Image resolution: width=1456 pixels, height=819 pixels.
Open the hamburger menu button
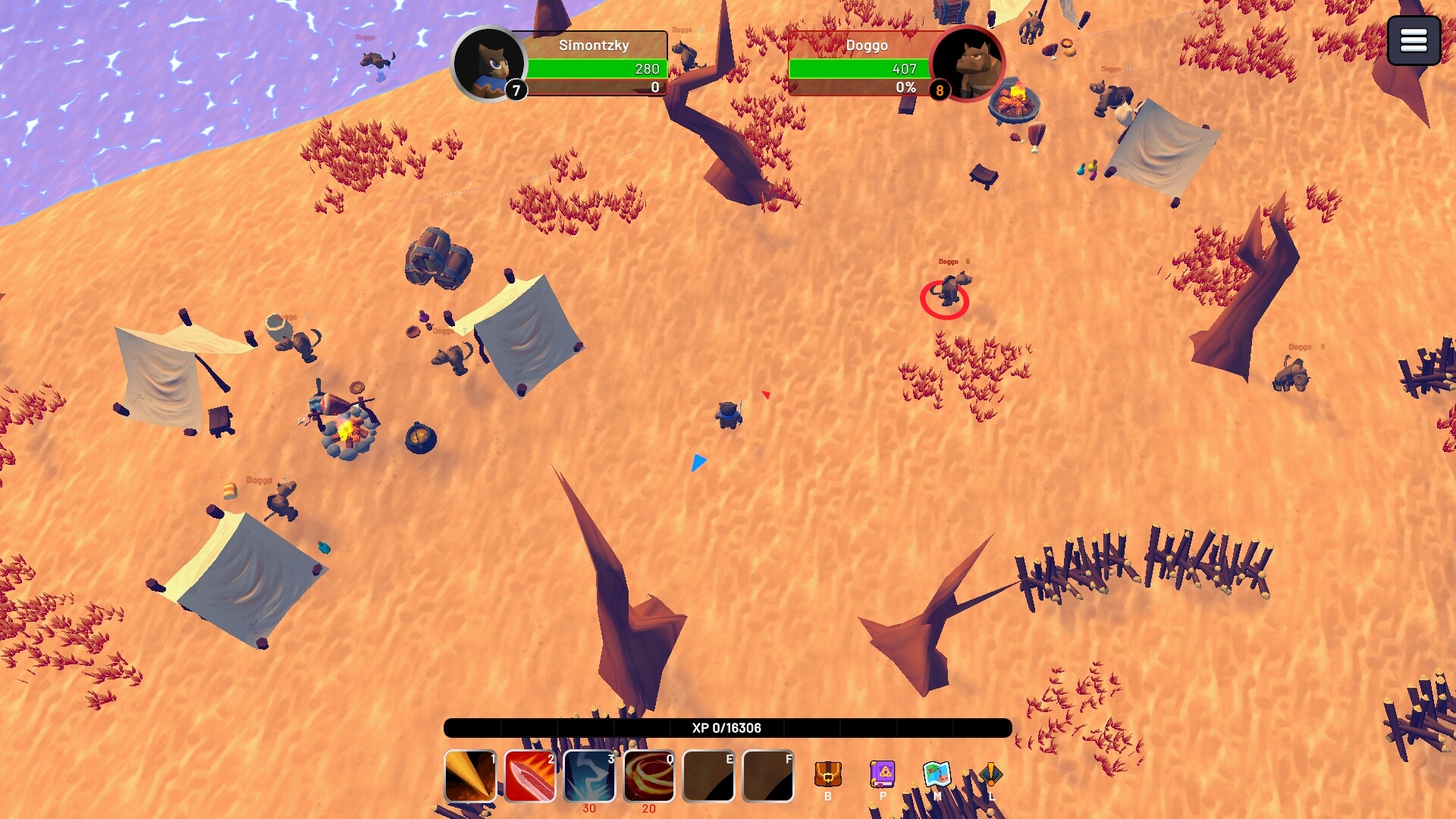click(x=1414, y=40)
